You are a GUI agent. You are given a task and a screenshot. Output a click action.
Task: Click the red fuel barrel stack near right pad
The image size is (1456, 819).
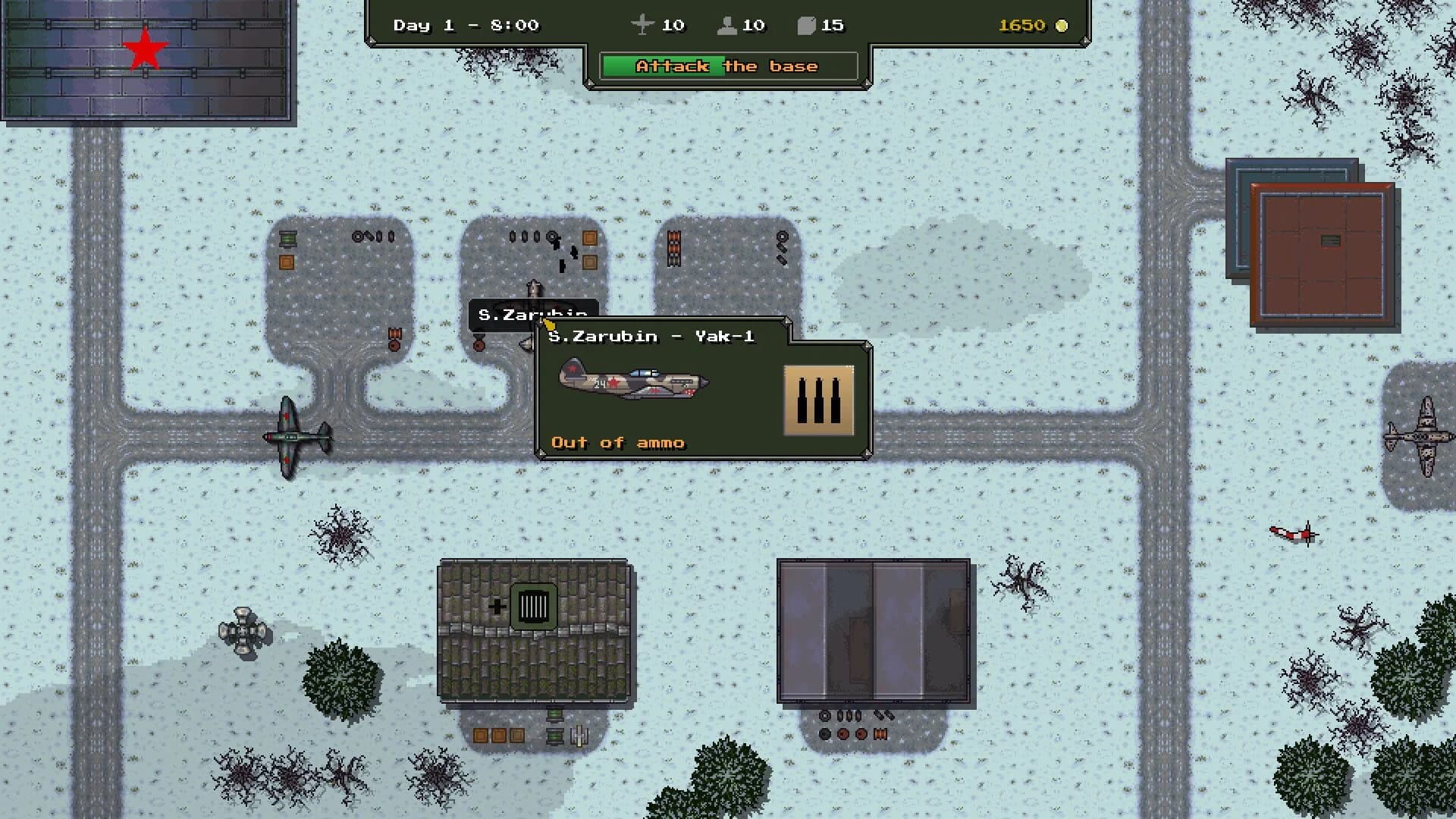(x=673, y=250)
